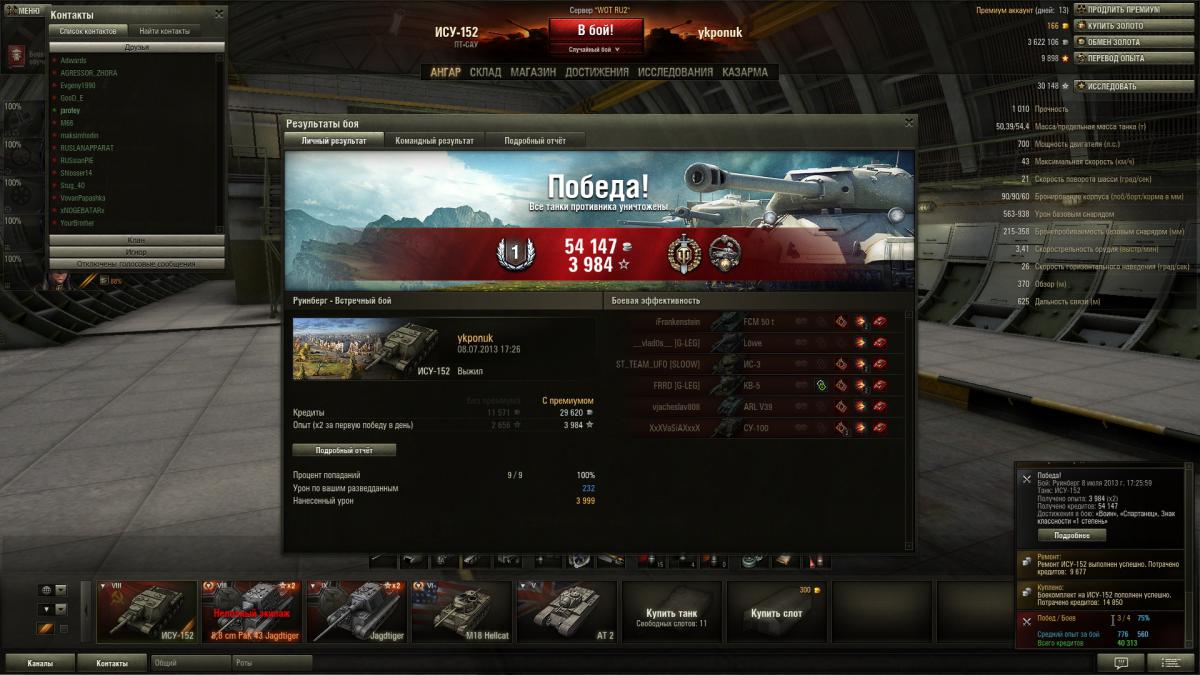Open the Склад menu entry
Screen dimensions: 1200x675
(x=485, y=72)
